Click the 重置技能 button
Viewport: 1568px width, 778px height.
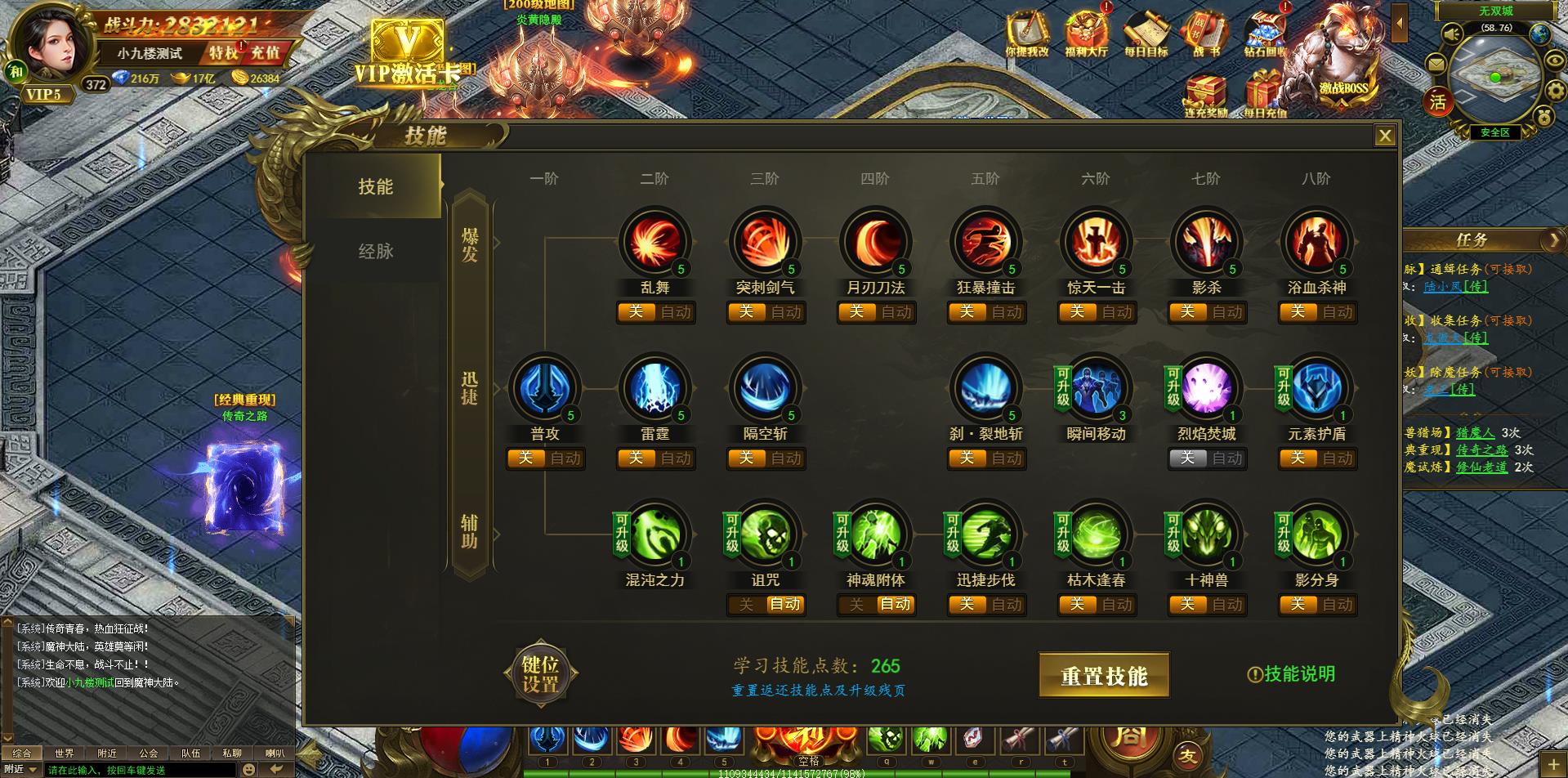coord(1105,675)
